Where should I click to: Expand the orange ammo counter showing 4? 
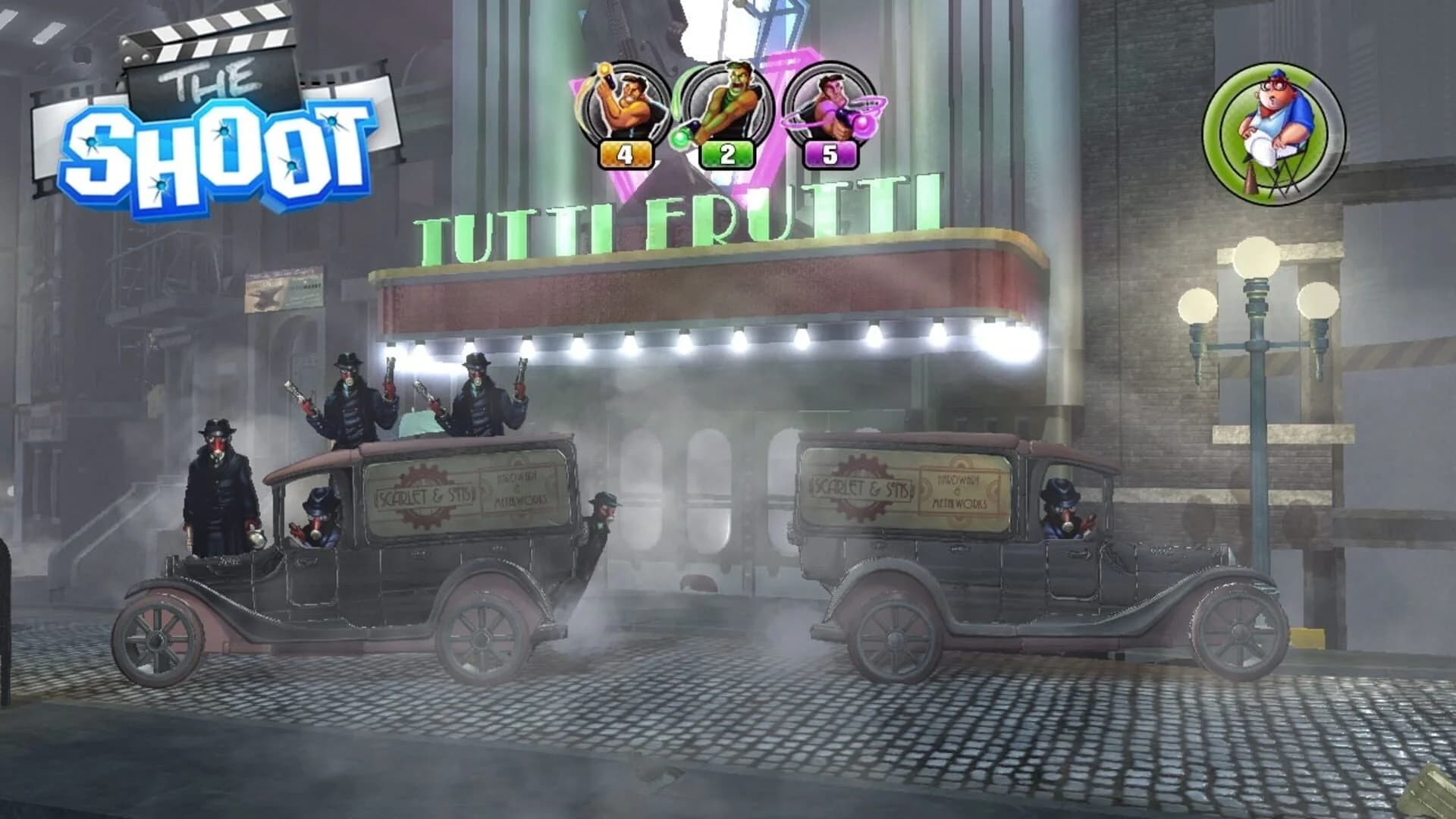click(626, 153)
